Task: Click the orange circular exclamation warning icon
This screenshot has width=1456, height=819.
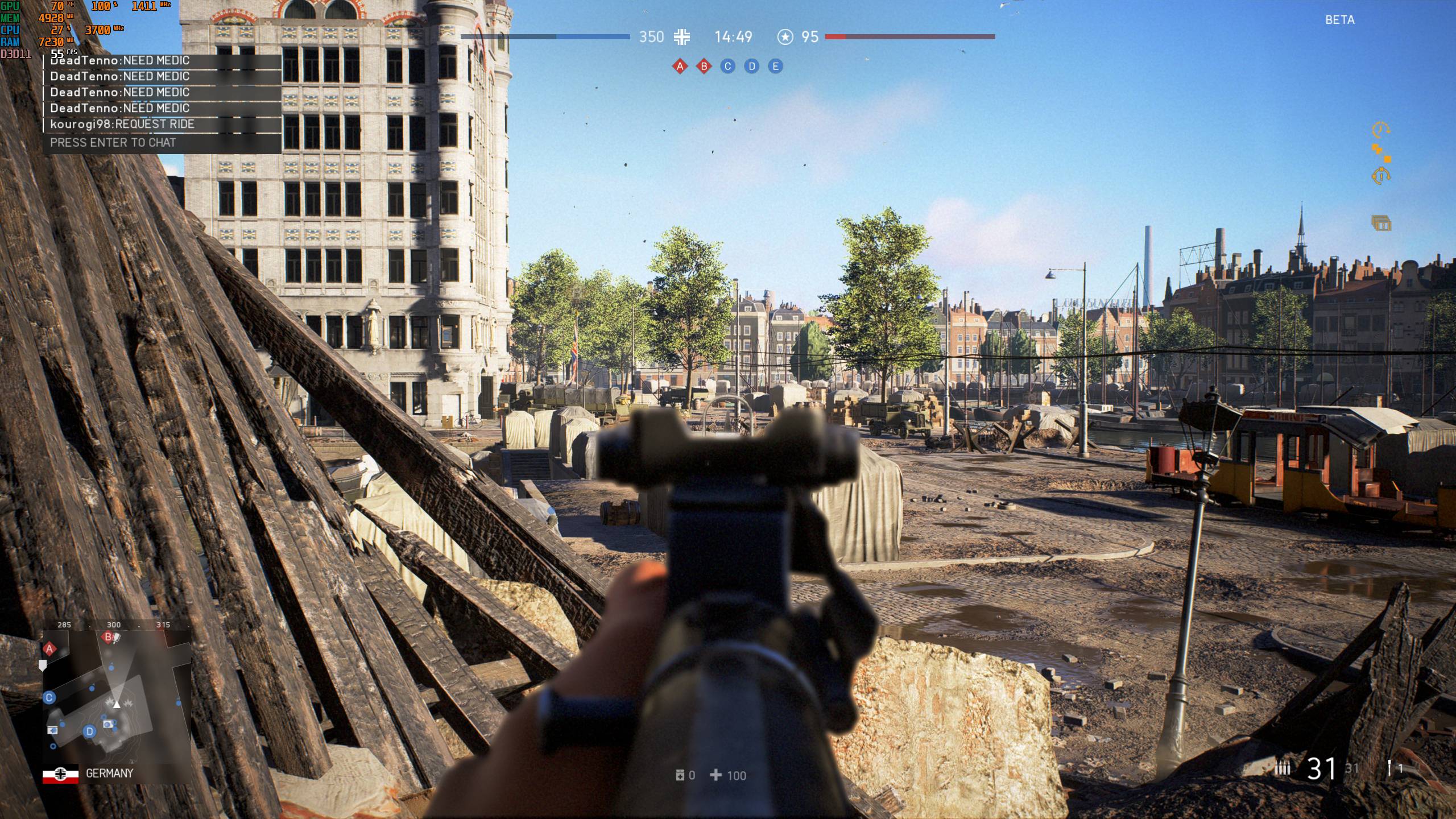Action: 1380,176
